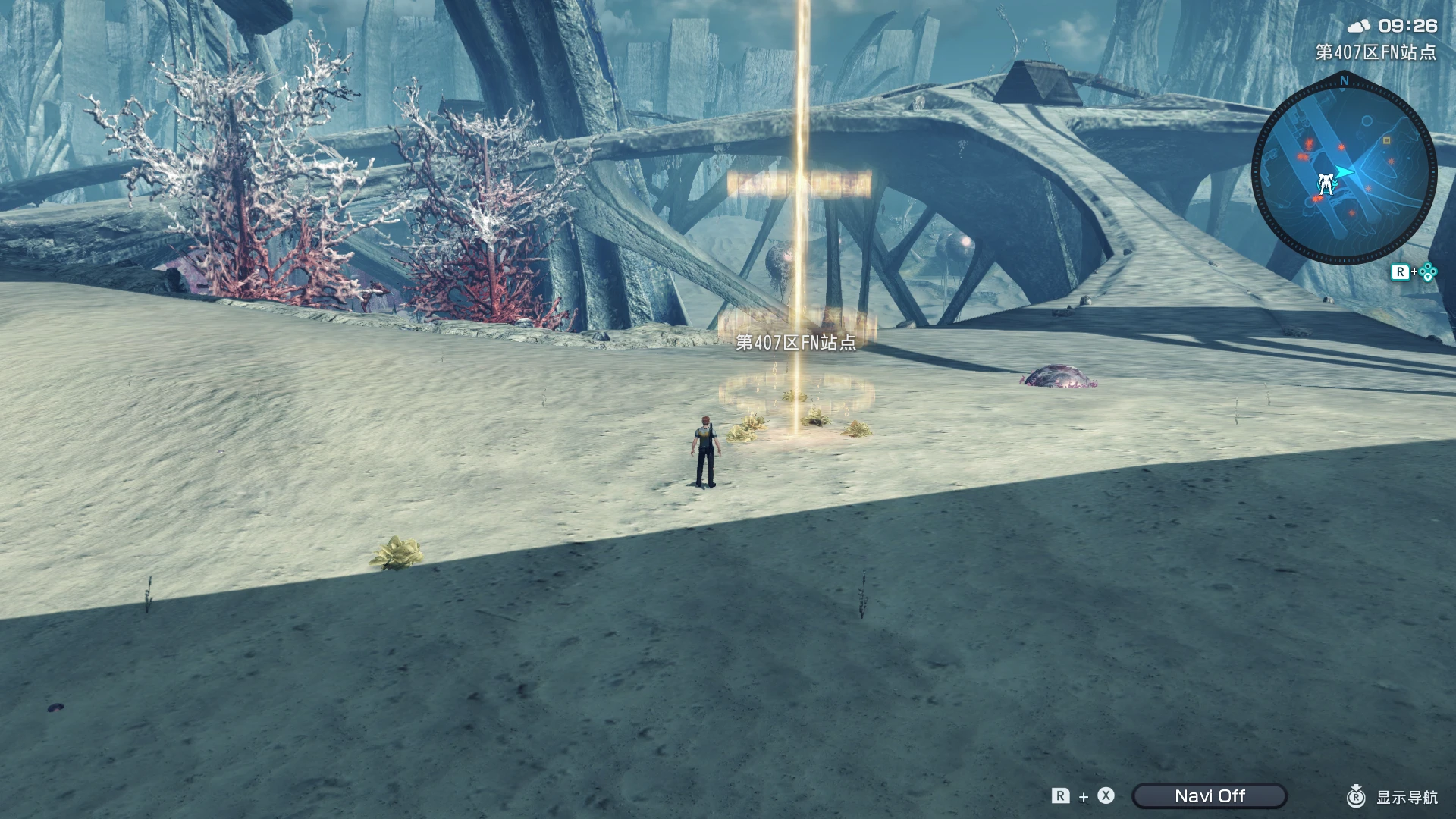Image resolution: width=1456 pixels, height=819 pixels.
Task: Click the circled R hold icon near 显示导航
Action: point(1356,796)
